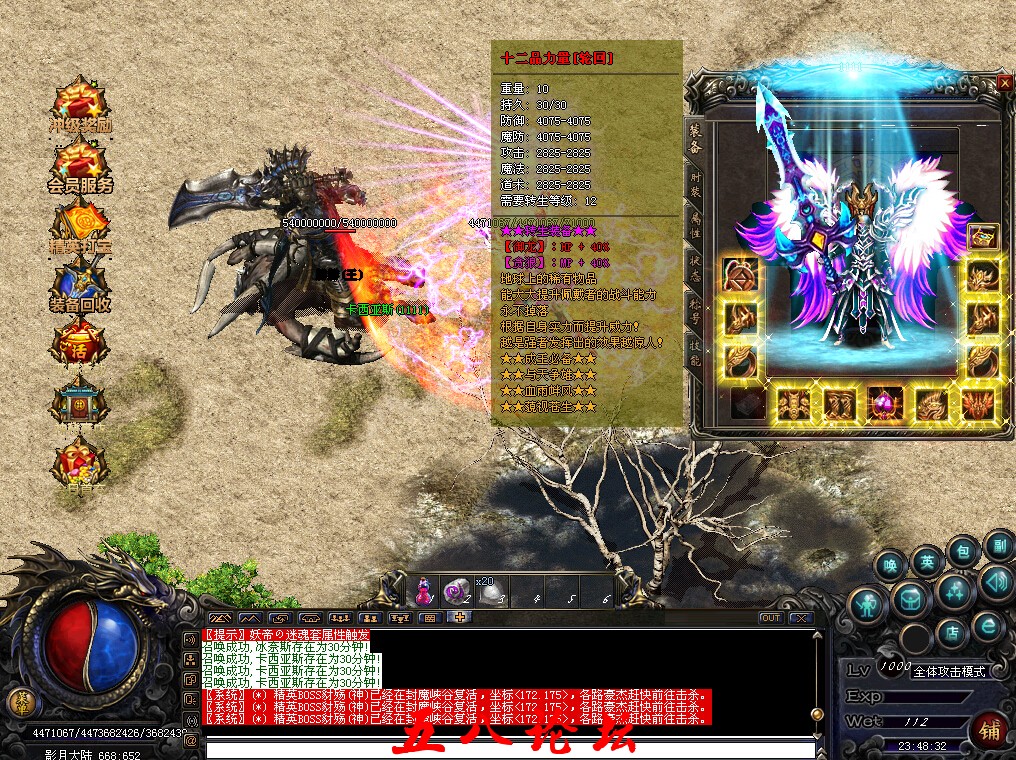Open the treasure chest icon in equipment panel
This screenshot has width=1016, height=760.
pyautogui.click(x=982, y=237)
